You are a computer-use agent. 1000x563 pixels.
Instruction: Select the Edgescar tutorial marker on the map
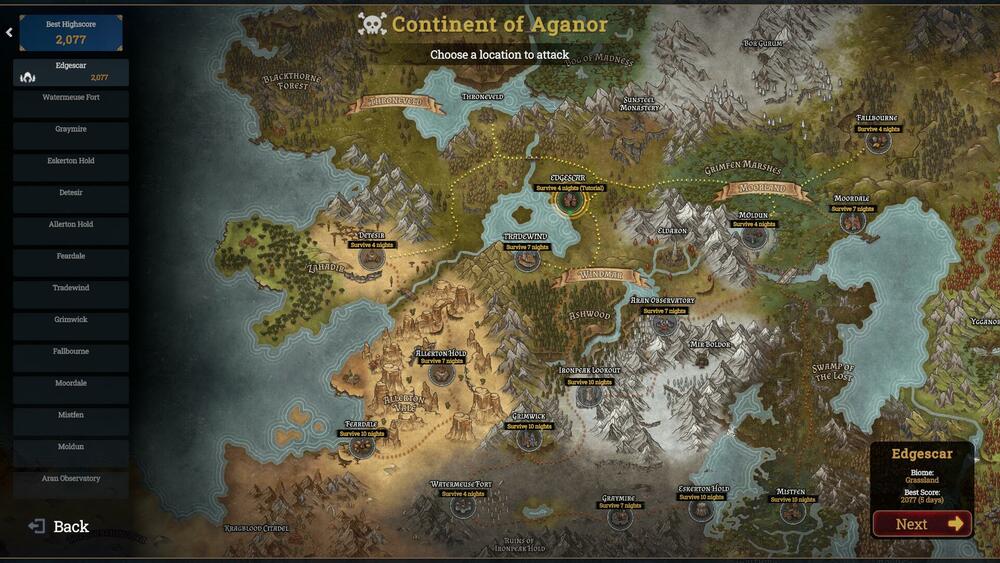pyautogui.click(x=570, y=201)
